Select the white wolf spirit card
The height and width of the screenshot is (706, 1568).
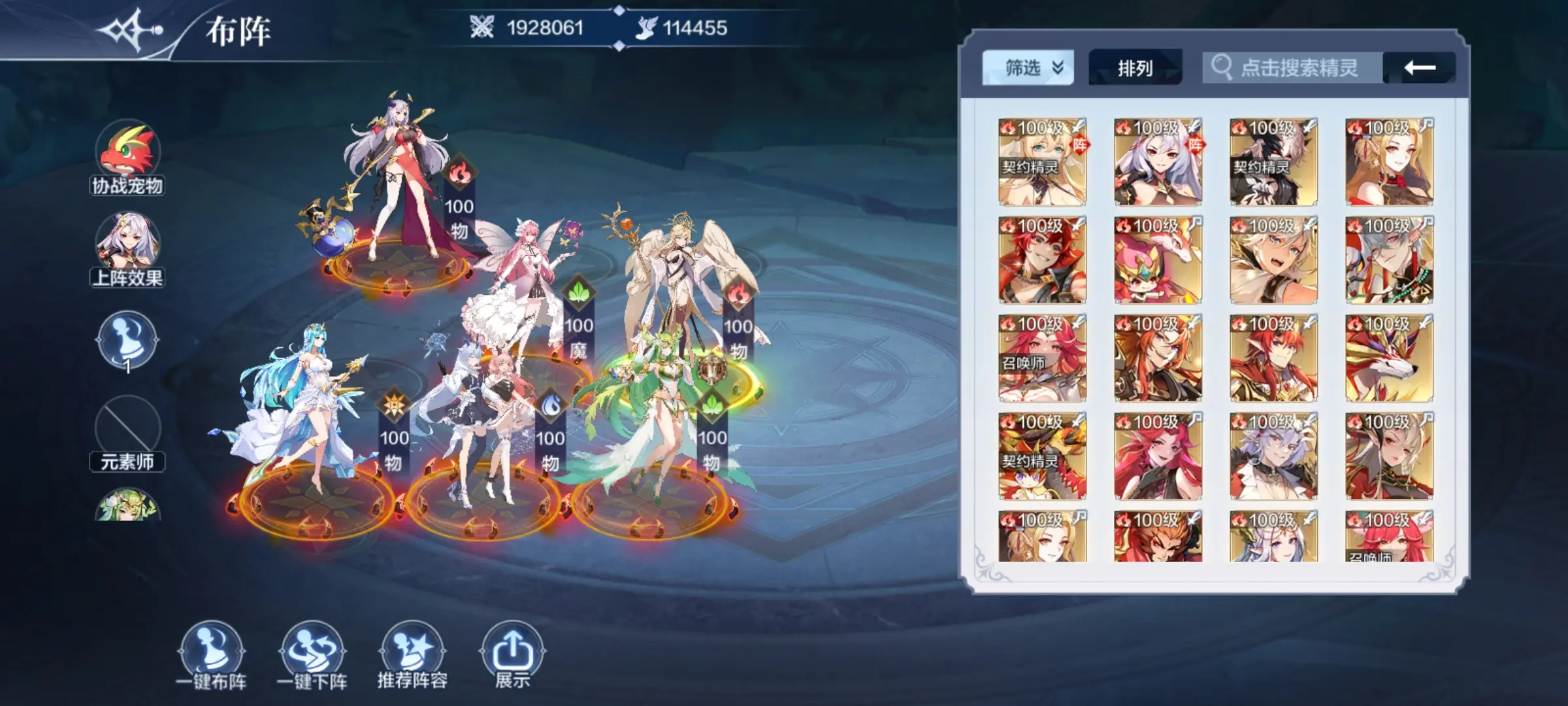(1389, 358)
